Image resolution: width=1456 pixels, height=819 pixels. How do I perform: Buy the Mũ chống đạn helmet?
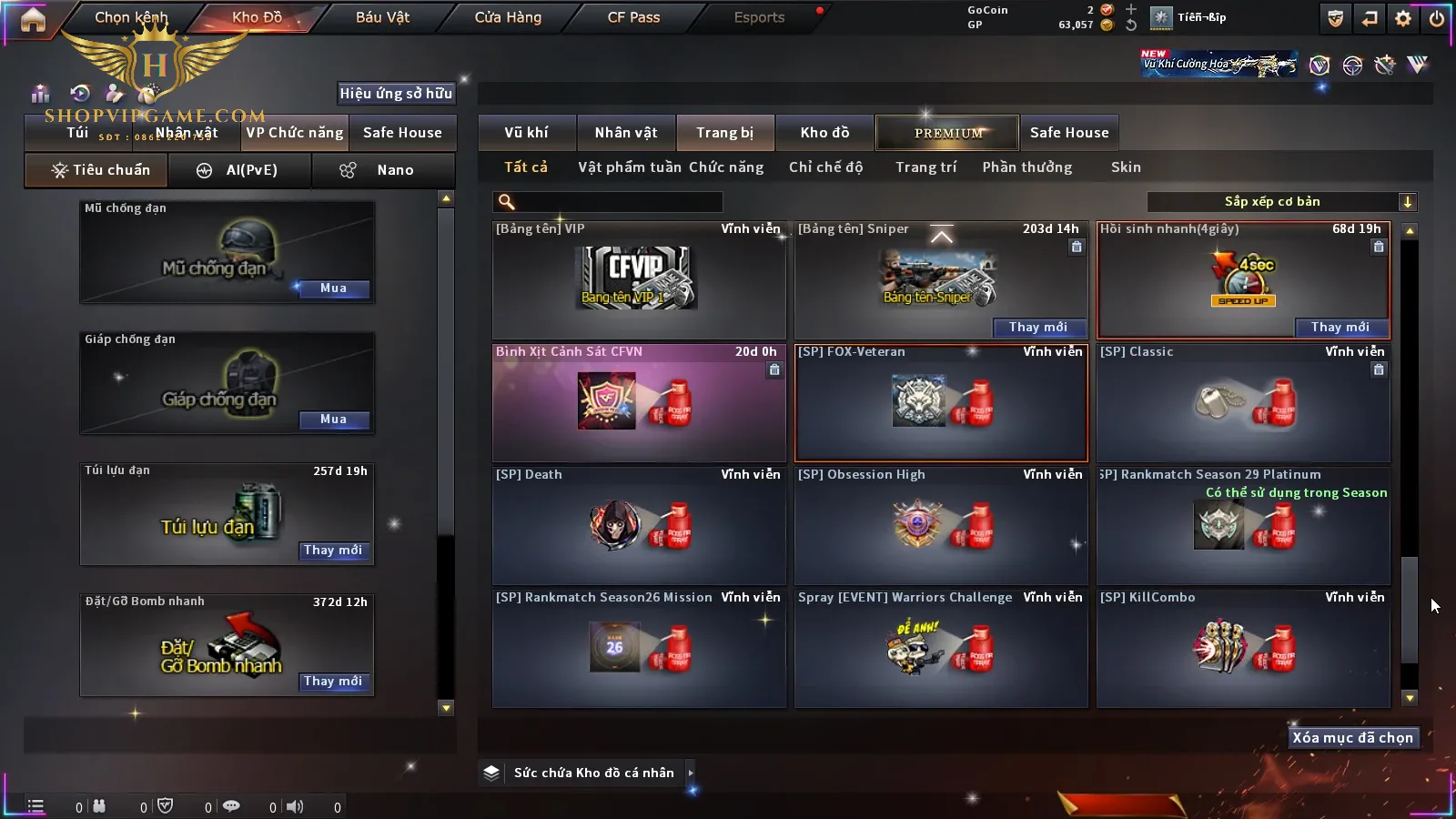(333, 288)
